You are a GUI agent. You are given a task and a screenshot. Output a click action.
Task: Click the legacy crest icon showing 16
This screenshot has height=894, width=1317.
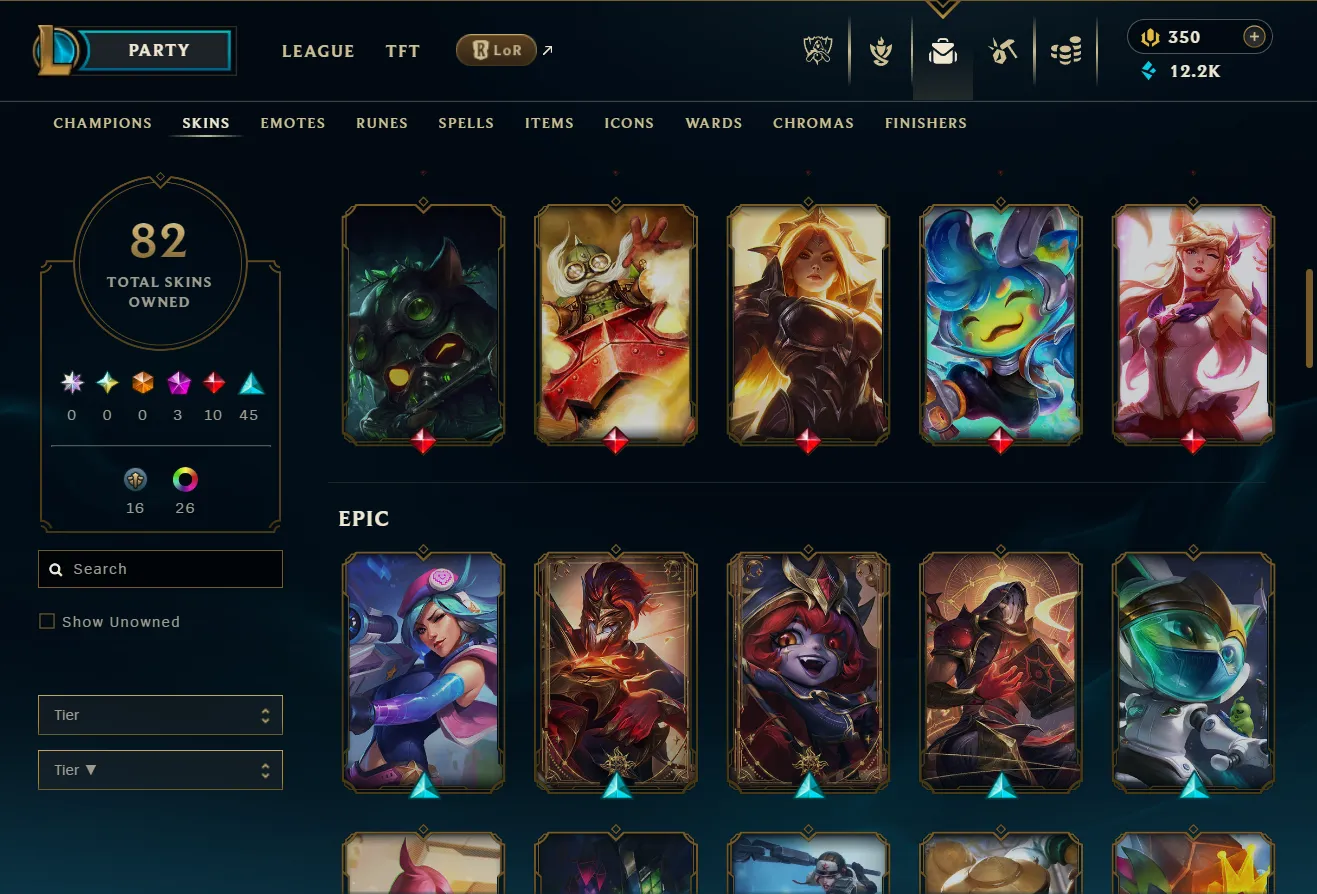pyautogui.click(x=135, y=480)
